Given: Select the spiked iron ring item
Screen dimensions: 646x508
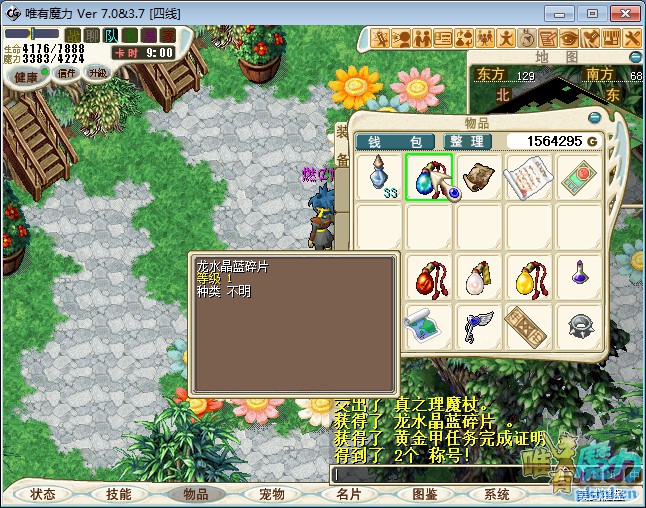Looking at the screenshot, I should click(x=578, y=326).
